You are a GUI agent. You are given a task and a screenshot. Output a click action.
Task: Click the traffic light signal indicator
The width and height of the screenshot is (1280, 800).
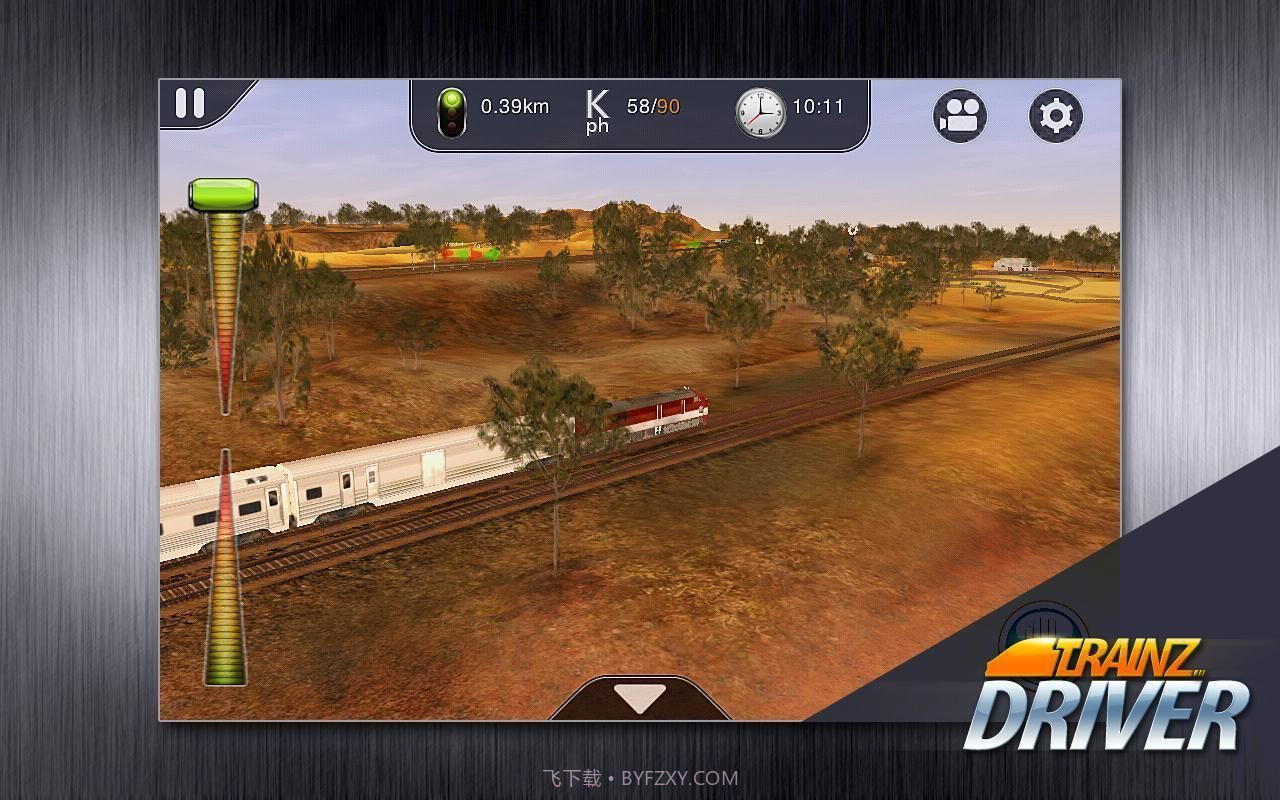tap(454, 113)
